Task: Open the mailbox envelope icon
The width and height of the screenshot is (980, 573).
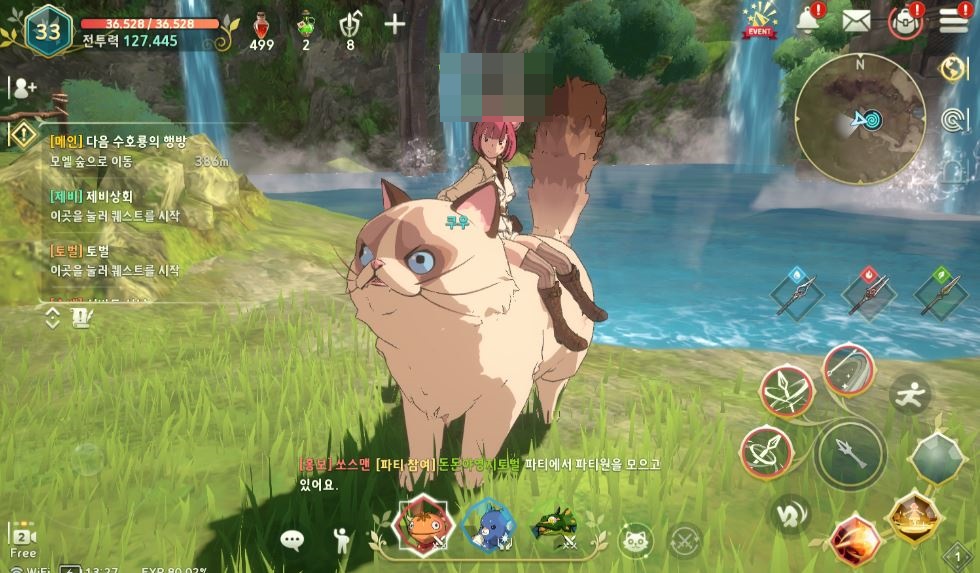Action: coord(856,20)
